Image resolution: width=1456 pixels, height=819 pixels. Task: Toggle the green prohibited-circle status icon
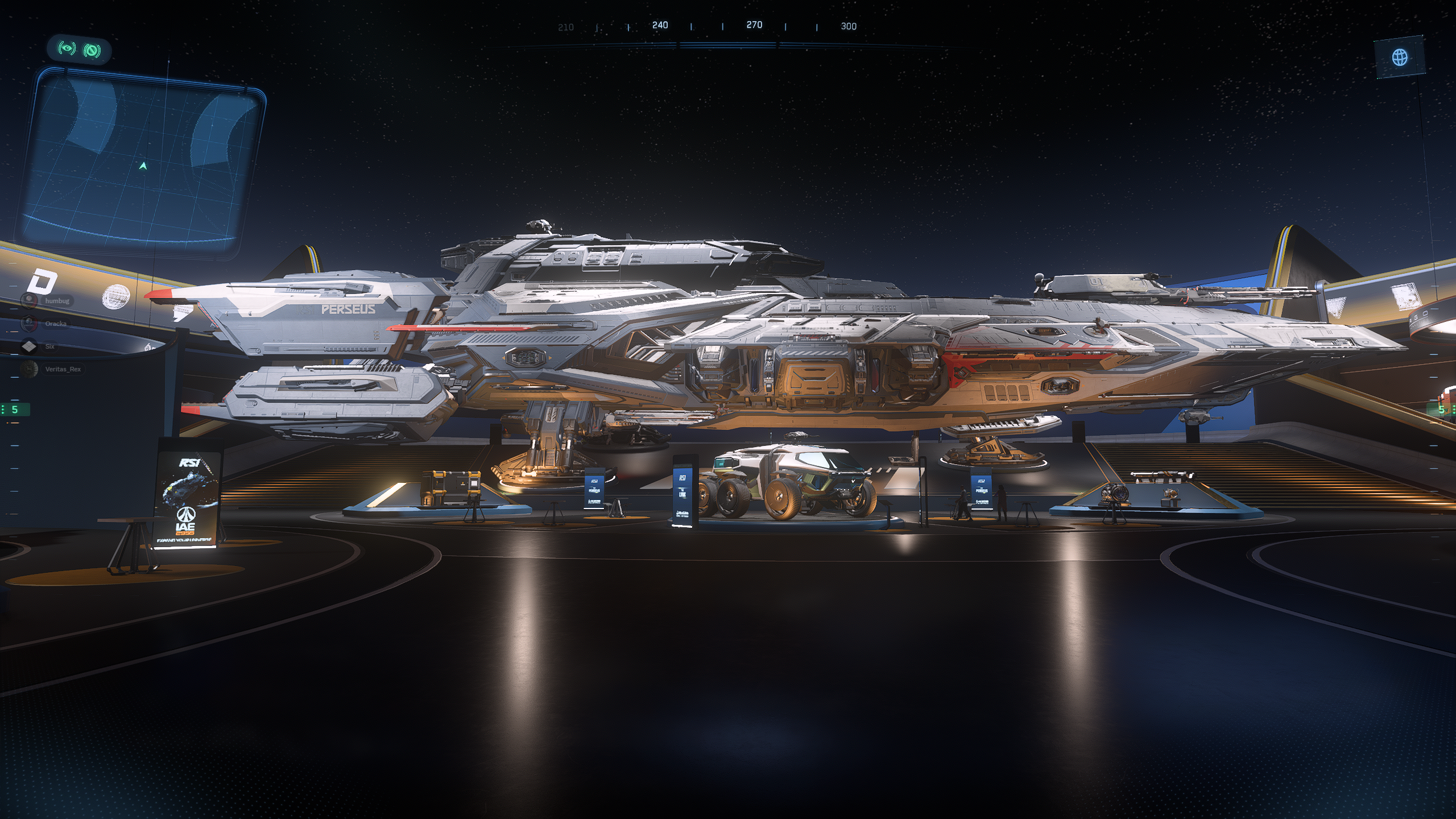[x=92, y=51]
